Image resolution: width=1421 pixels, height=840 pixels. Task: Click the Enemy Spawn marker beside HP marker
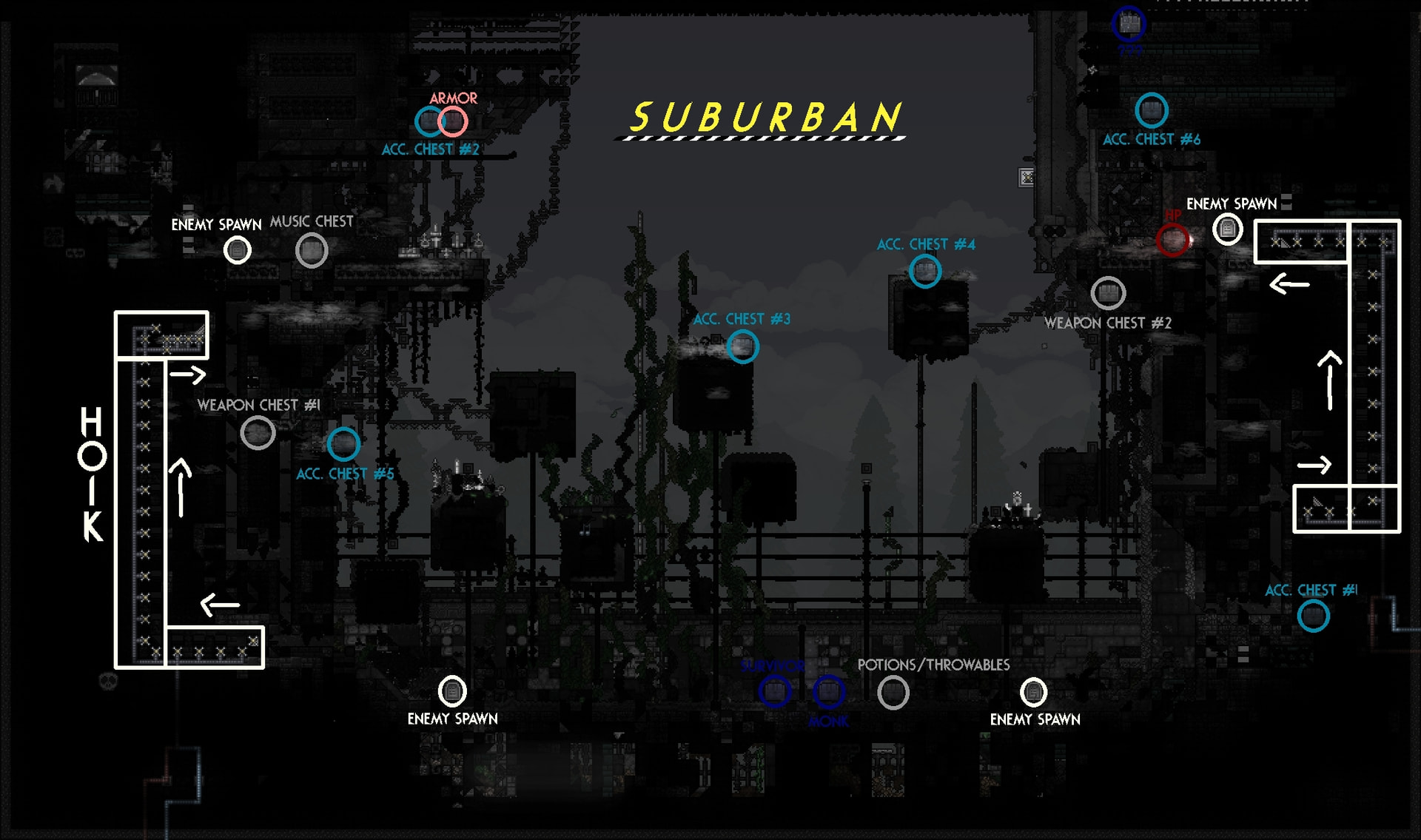(x=1227, y=229)
